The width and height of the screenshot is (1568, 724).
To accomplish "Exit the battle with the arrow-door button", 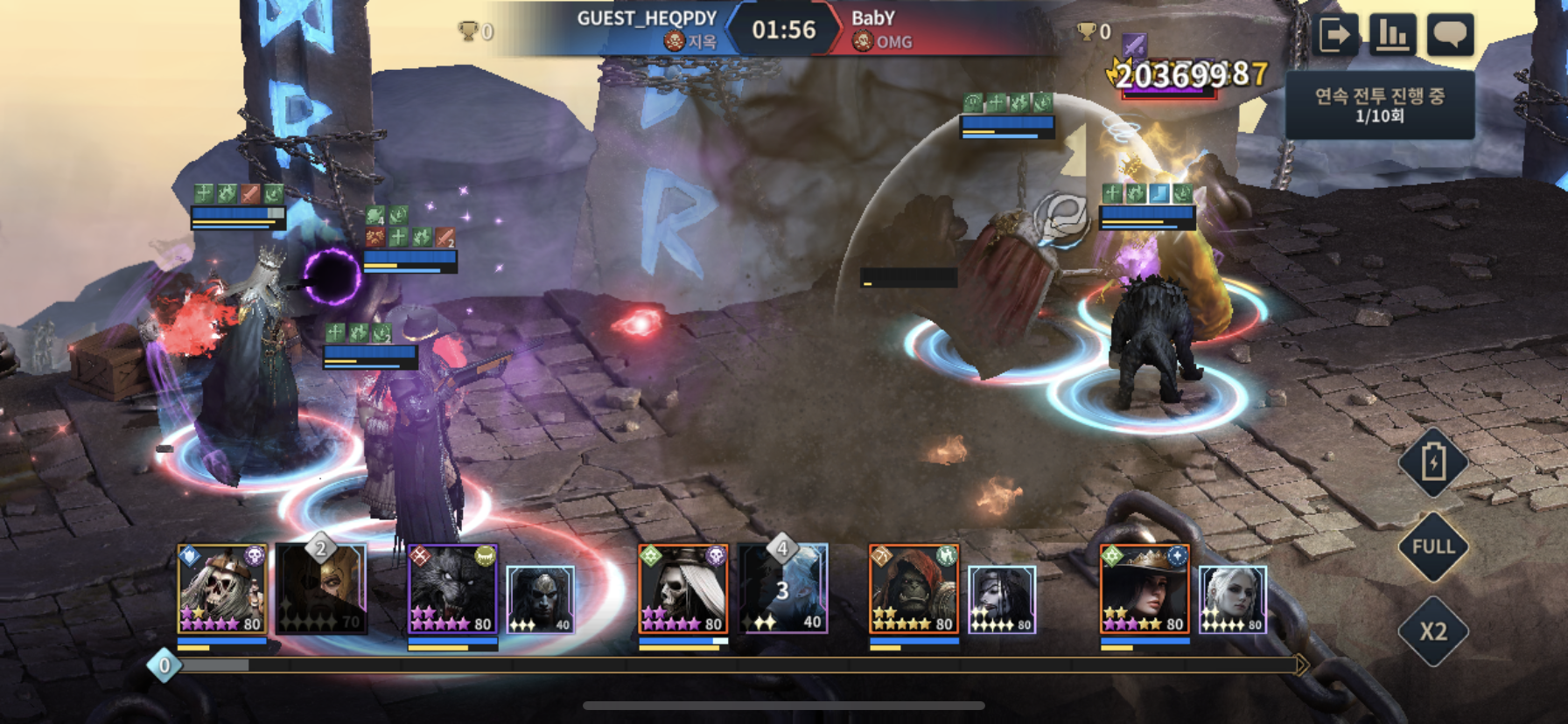I will 1335,36.
